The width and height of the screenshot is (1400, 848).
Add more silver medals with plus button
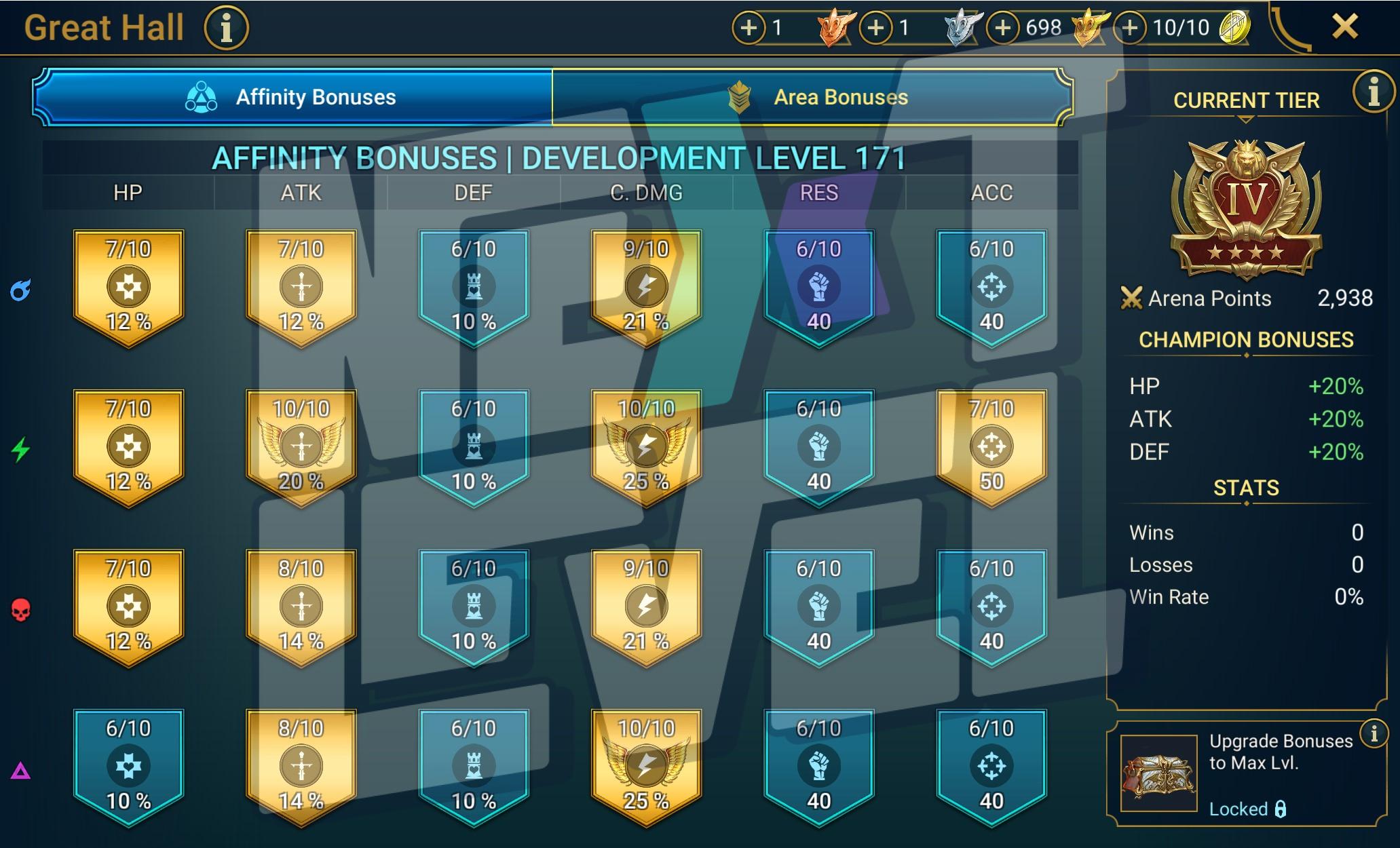coord(875,28)
